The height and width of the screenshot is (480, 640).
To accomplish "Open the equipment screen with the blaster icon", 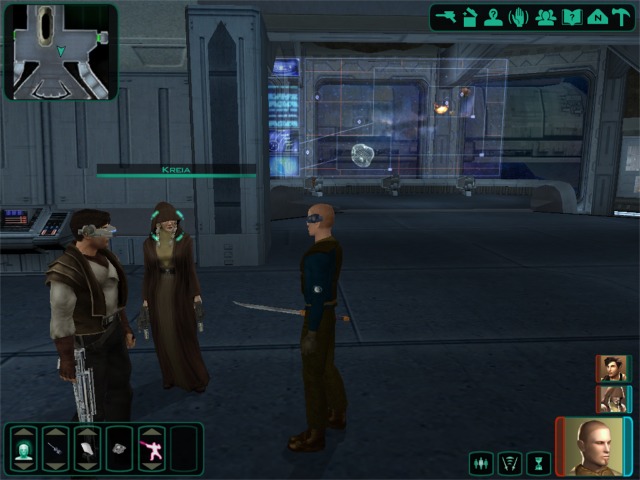I will click(446, 16).
